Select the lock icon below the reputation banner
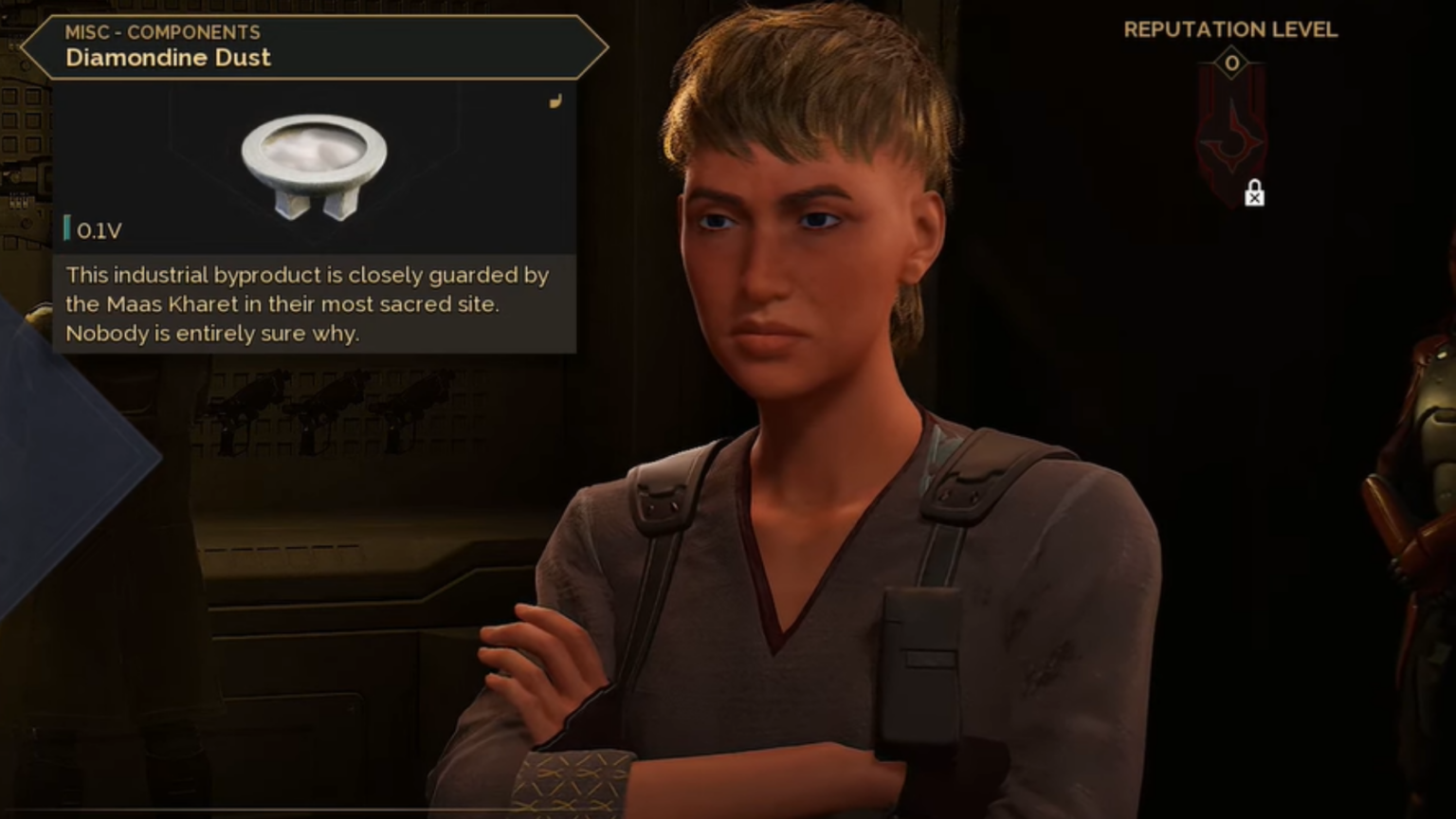The width and height of the screenshot is (1456, 819). pos(1254,194)
